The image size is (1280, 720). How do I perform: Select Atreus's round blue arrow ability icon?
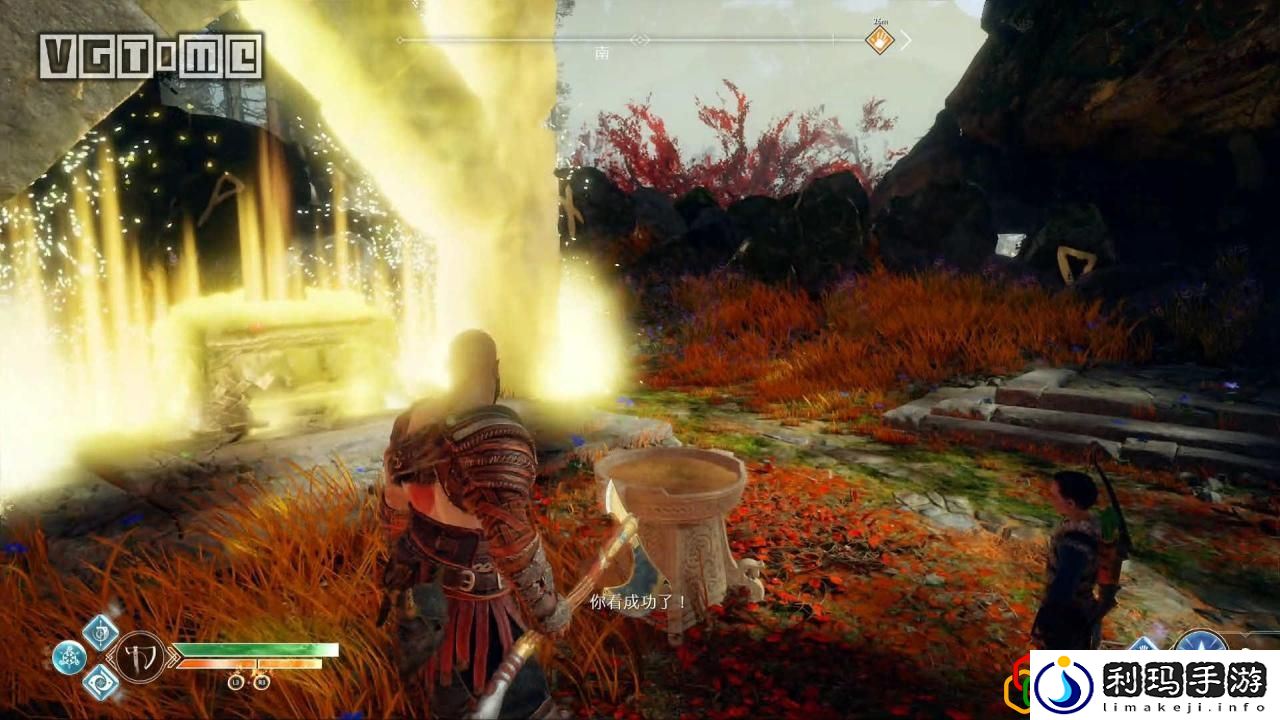pos(1199,645)
